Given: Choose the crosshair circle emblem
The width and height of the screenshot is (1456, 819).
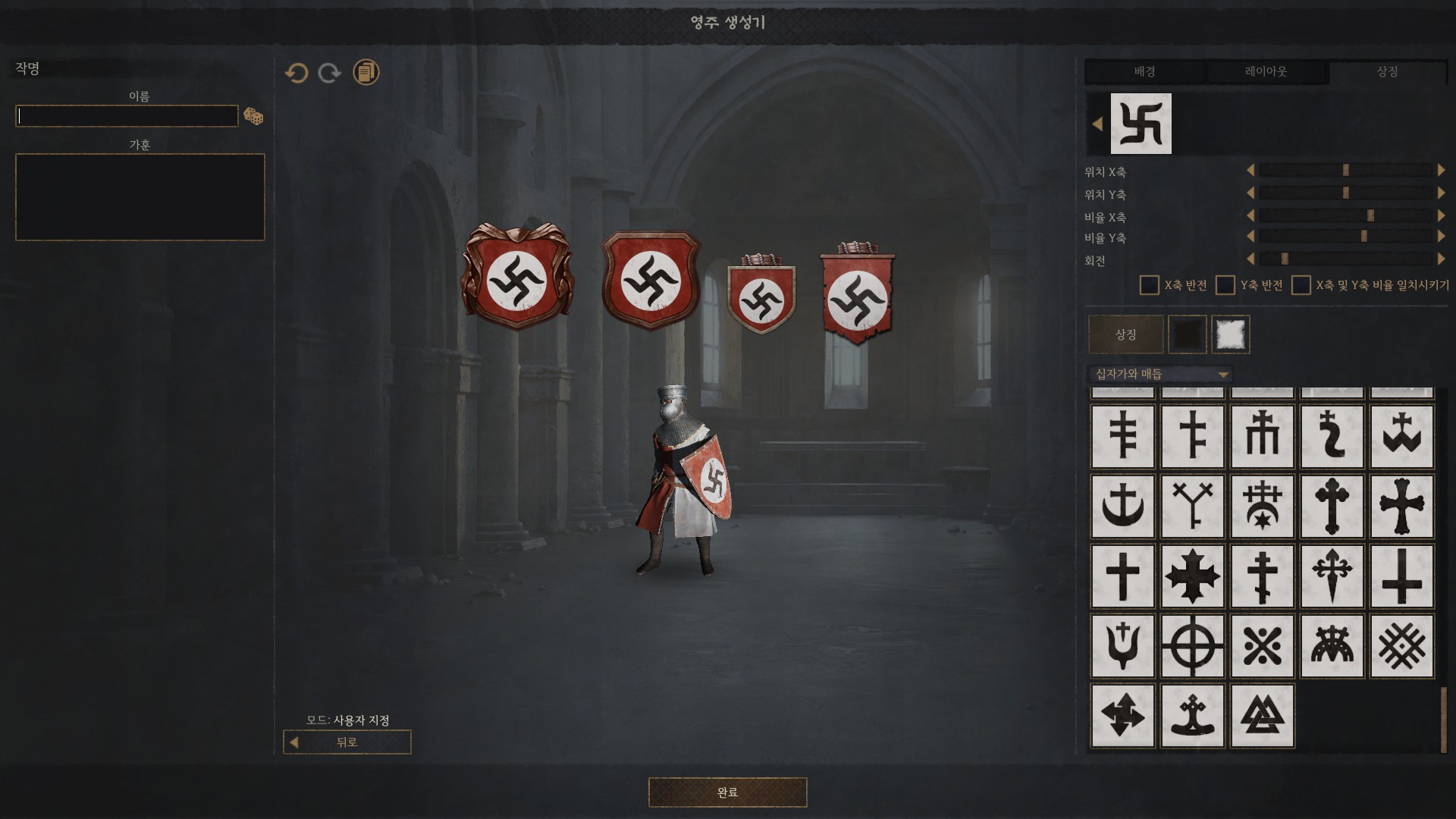Looking at the screenshot, I should [x=1192, y=646].
